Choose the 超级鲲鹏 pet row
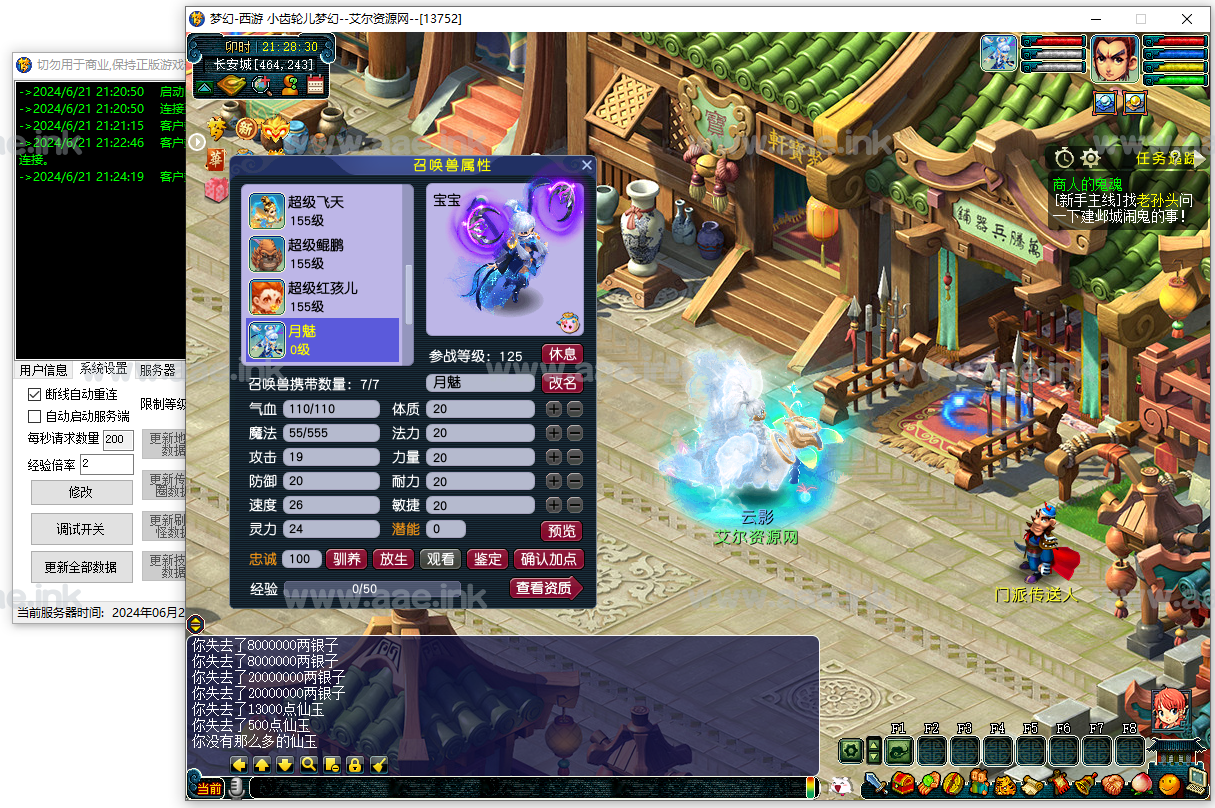Image resolution: width=1215 pixels, height=808 pixels. pyautogui.click(x=322, y=254)
